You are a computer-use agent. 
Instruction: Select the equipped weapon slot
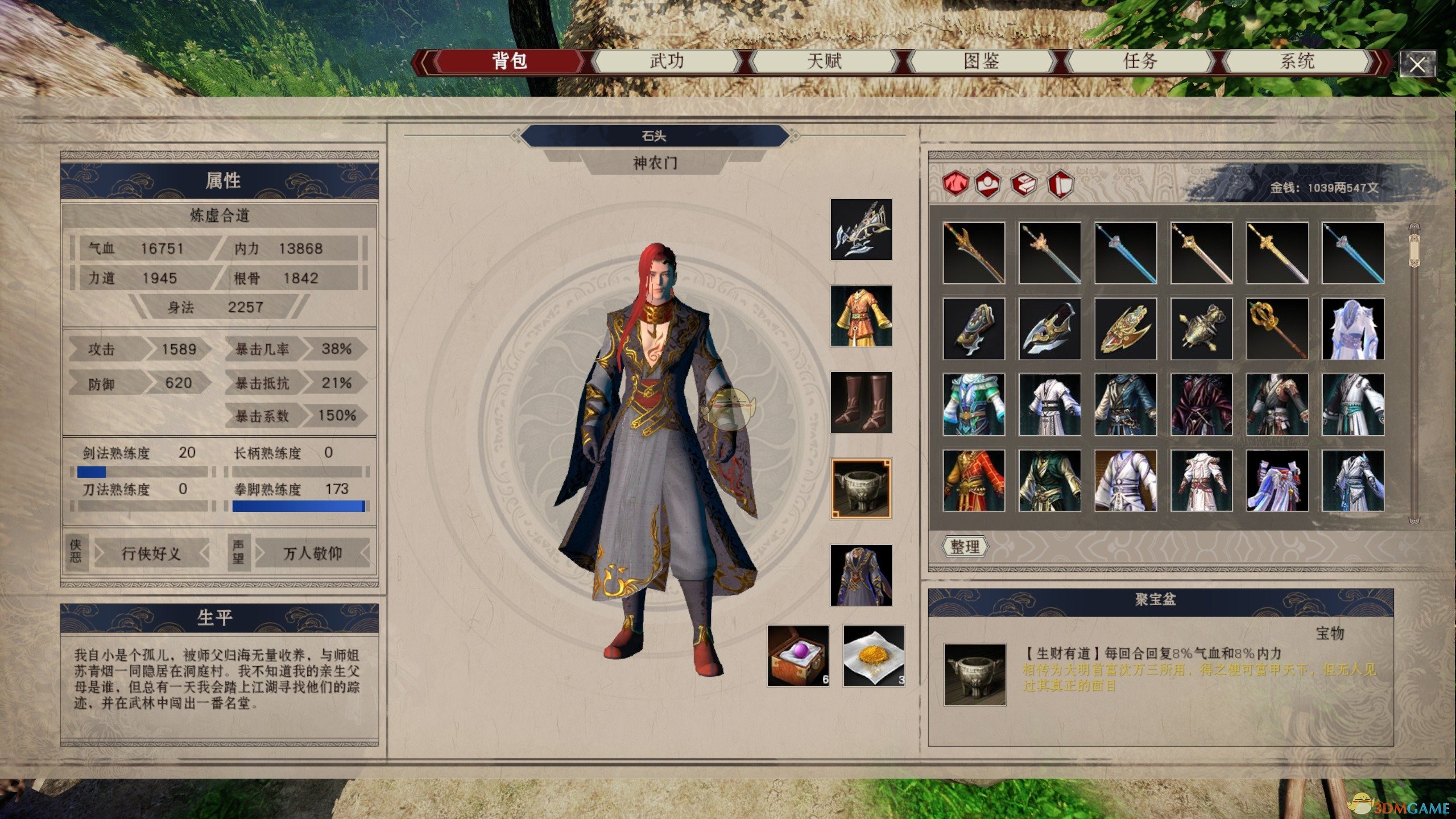click(x=861, y=229)
